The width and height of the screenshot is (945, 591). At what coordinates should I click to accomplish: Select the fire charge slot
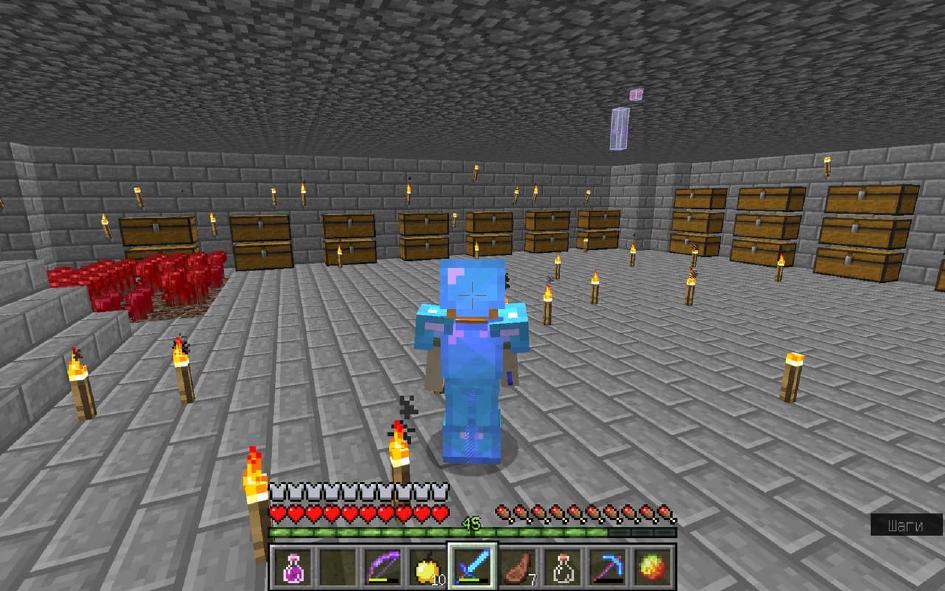(x=653, y=568)
